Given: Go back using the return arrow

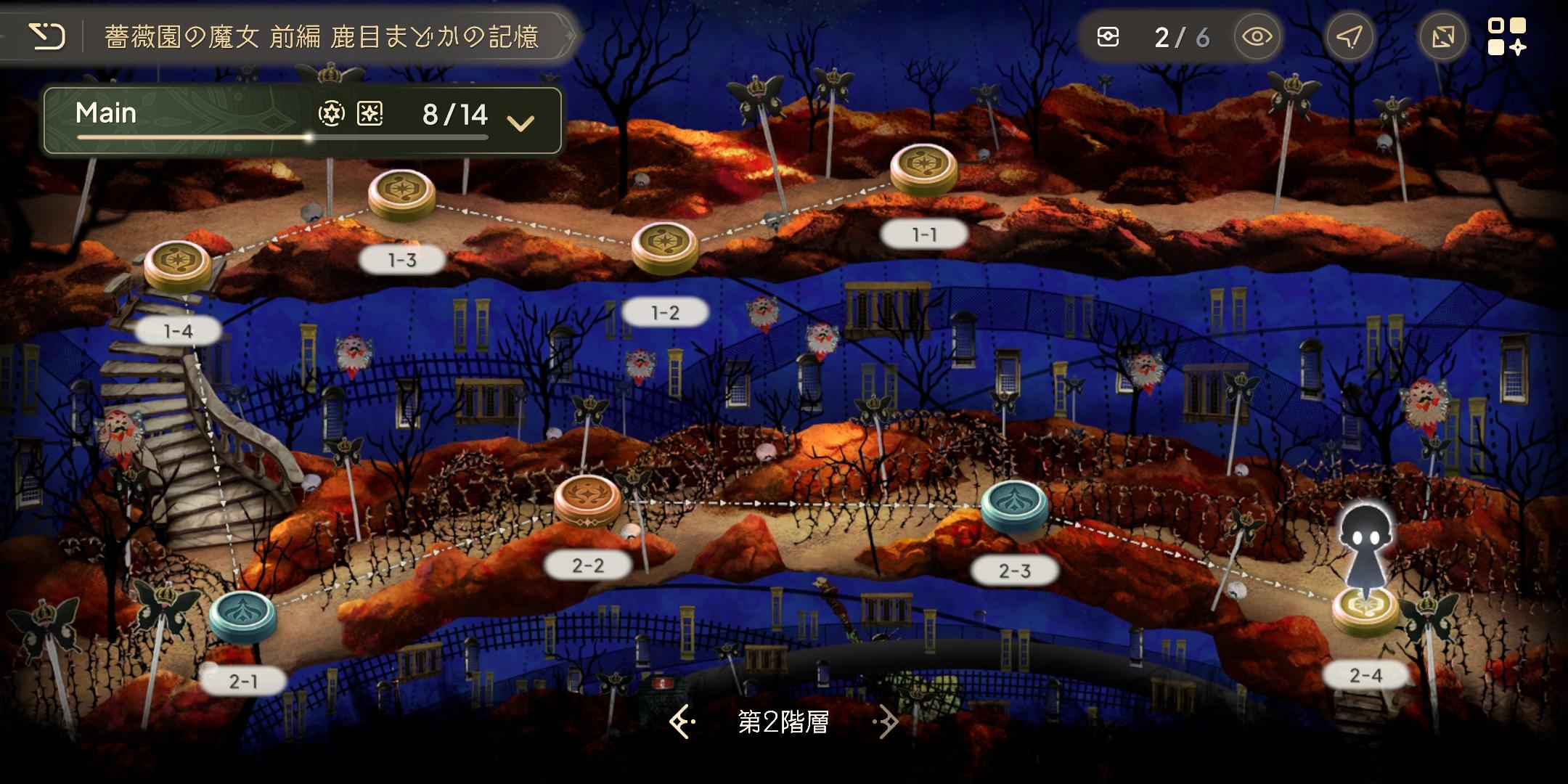Looking at the screenshot, I should [47, 36].
